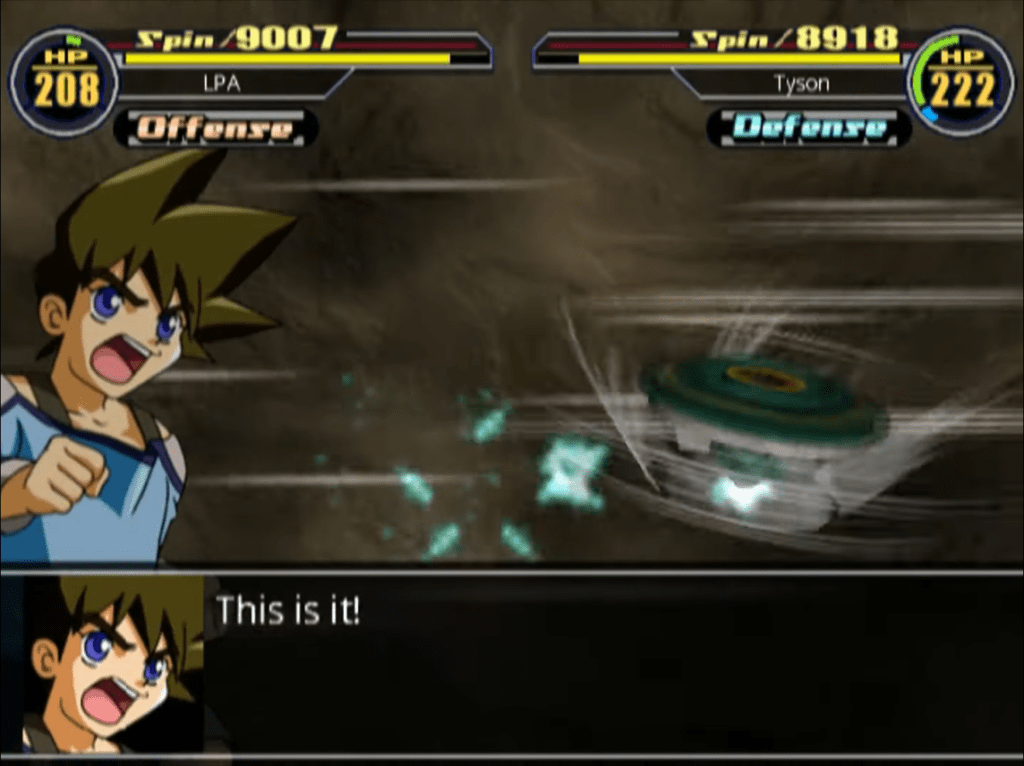Select LPA's Offense mode badge
1024x766 pixels.
coord(215,128)
